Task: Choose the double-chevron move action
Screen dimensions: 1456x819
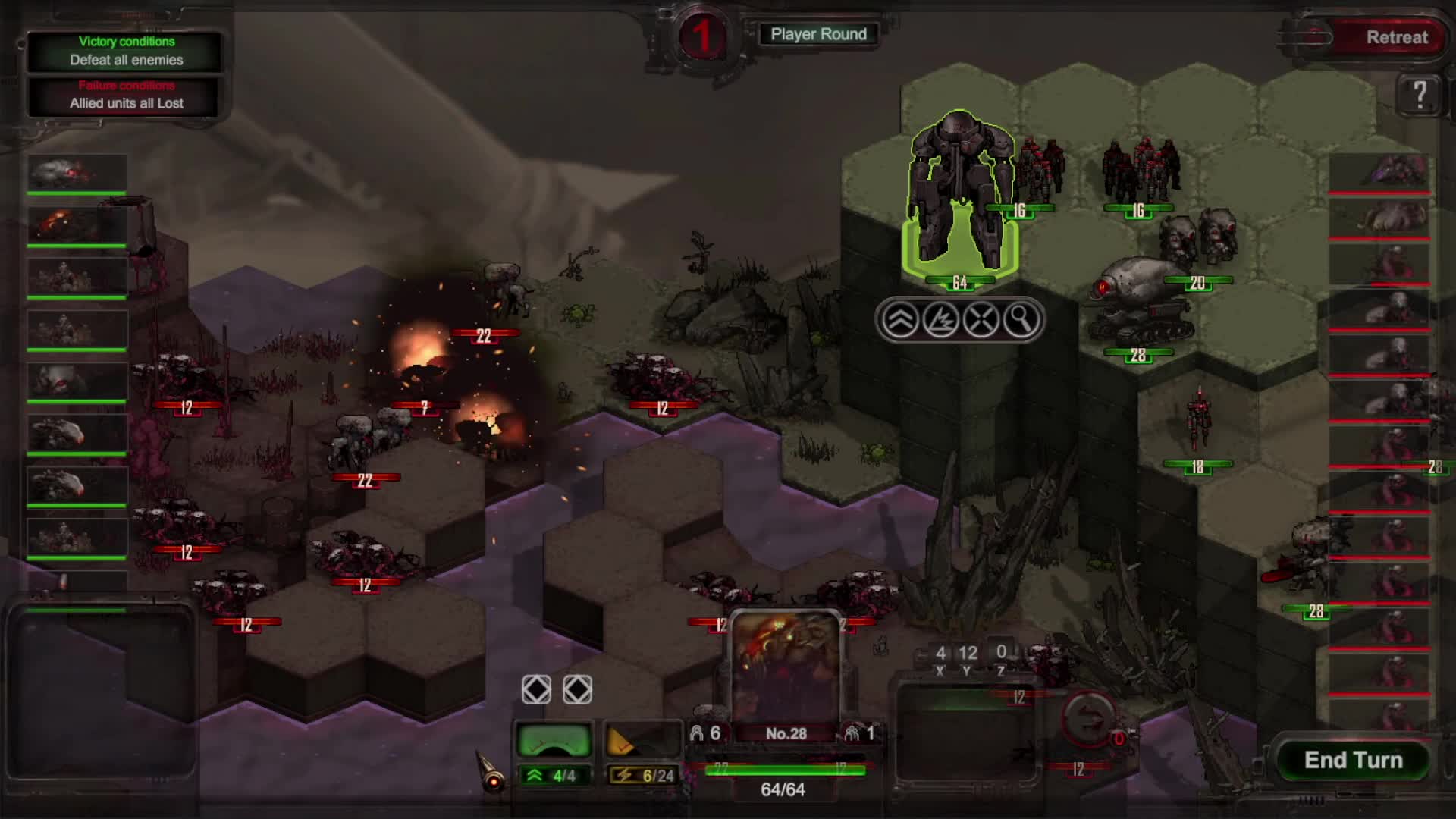Action: [x=900, y=320]
